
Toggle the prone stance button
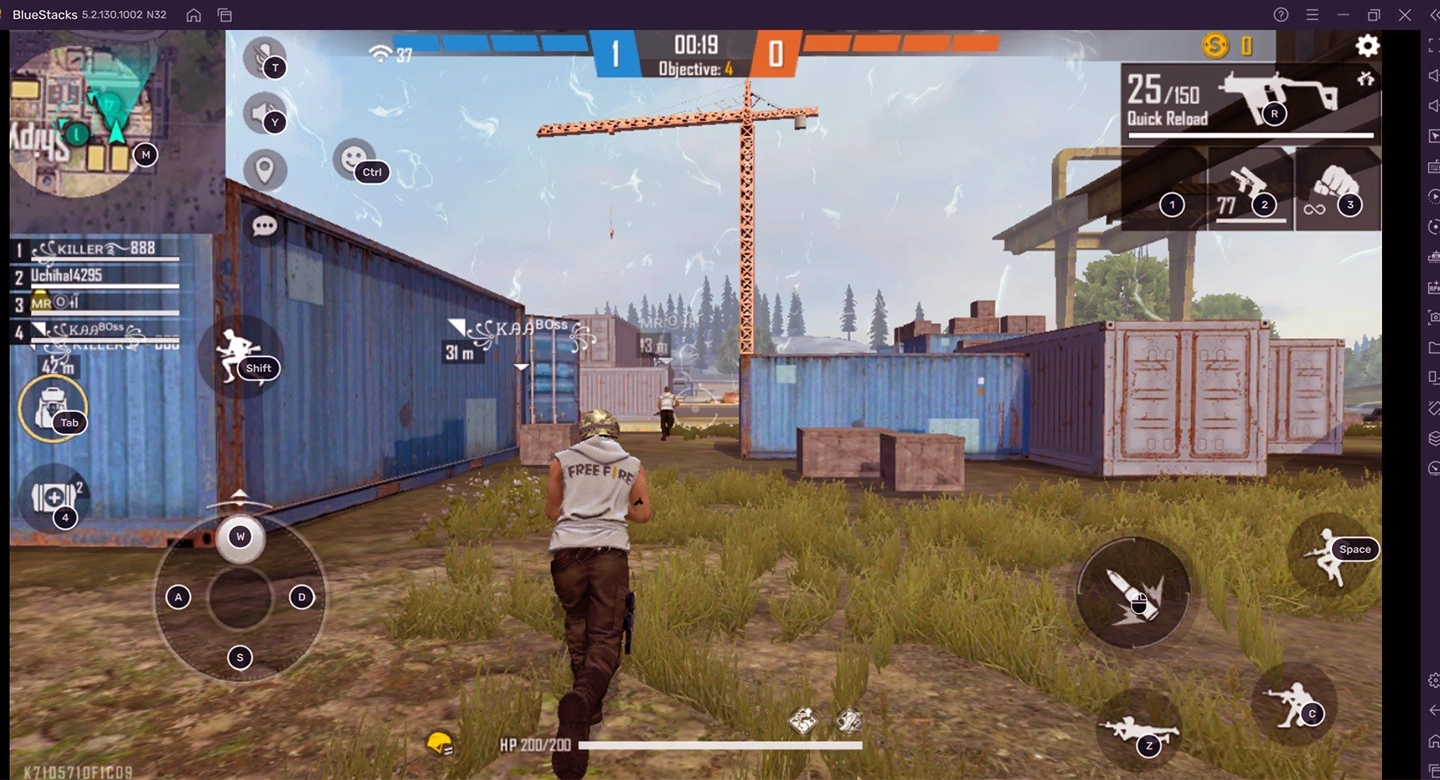[1138, 731]
